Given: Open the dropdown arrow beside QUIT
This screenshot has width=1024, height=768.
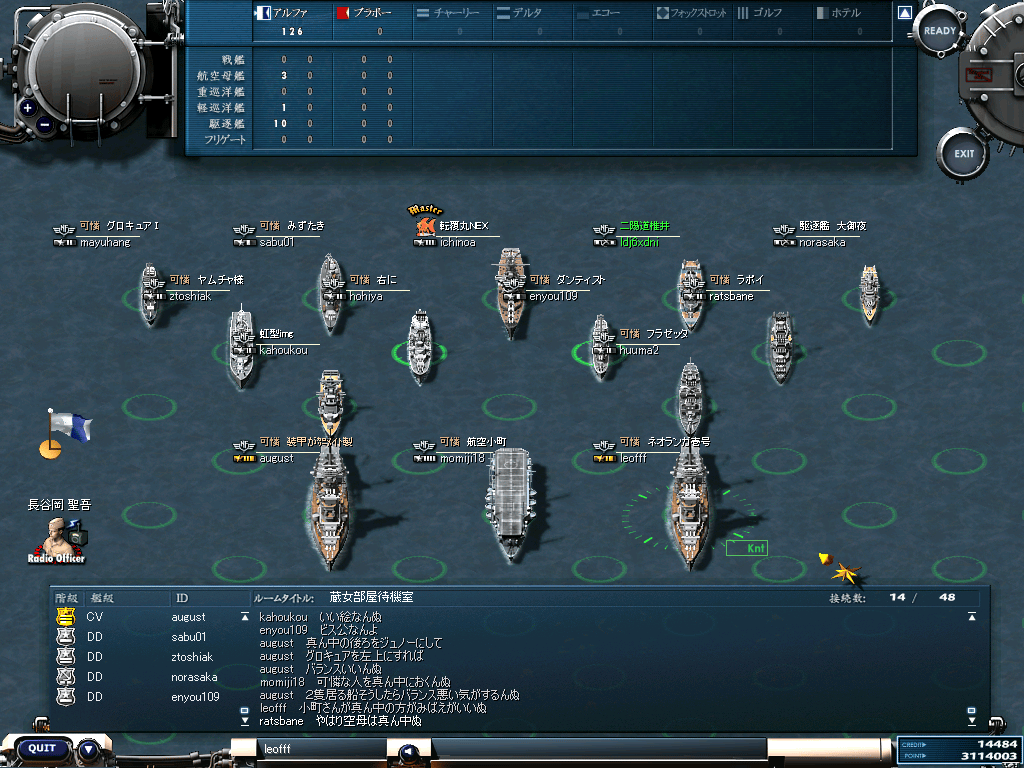Looking at the screenshot, I should (x=88, y=748).
